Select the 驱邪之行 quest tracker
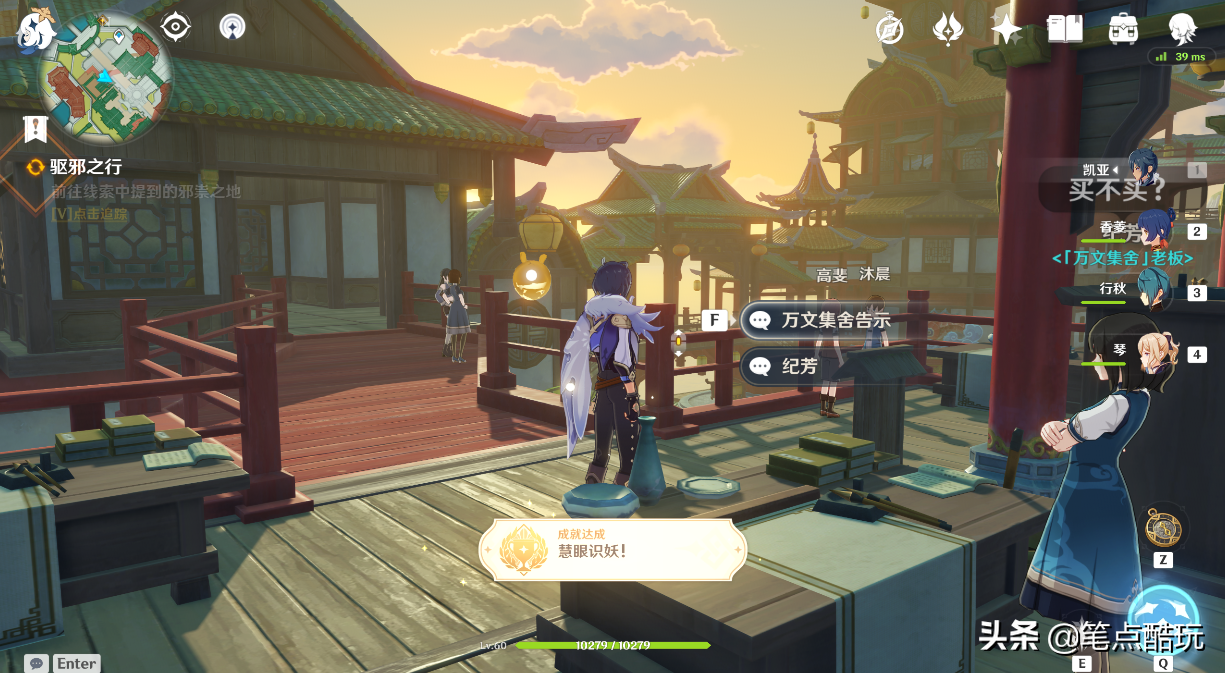 [86, 167]
